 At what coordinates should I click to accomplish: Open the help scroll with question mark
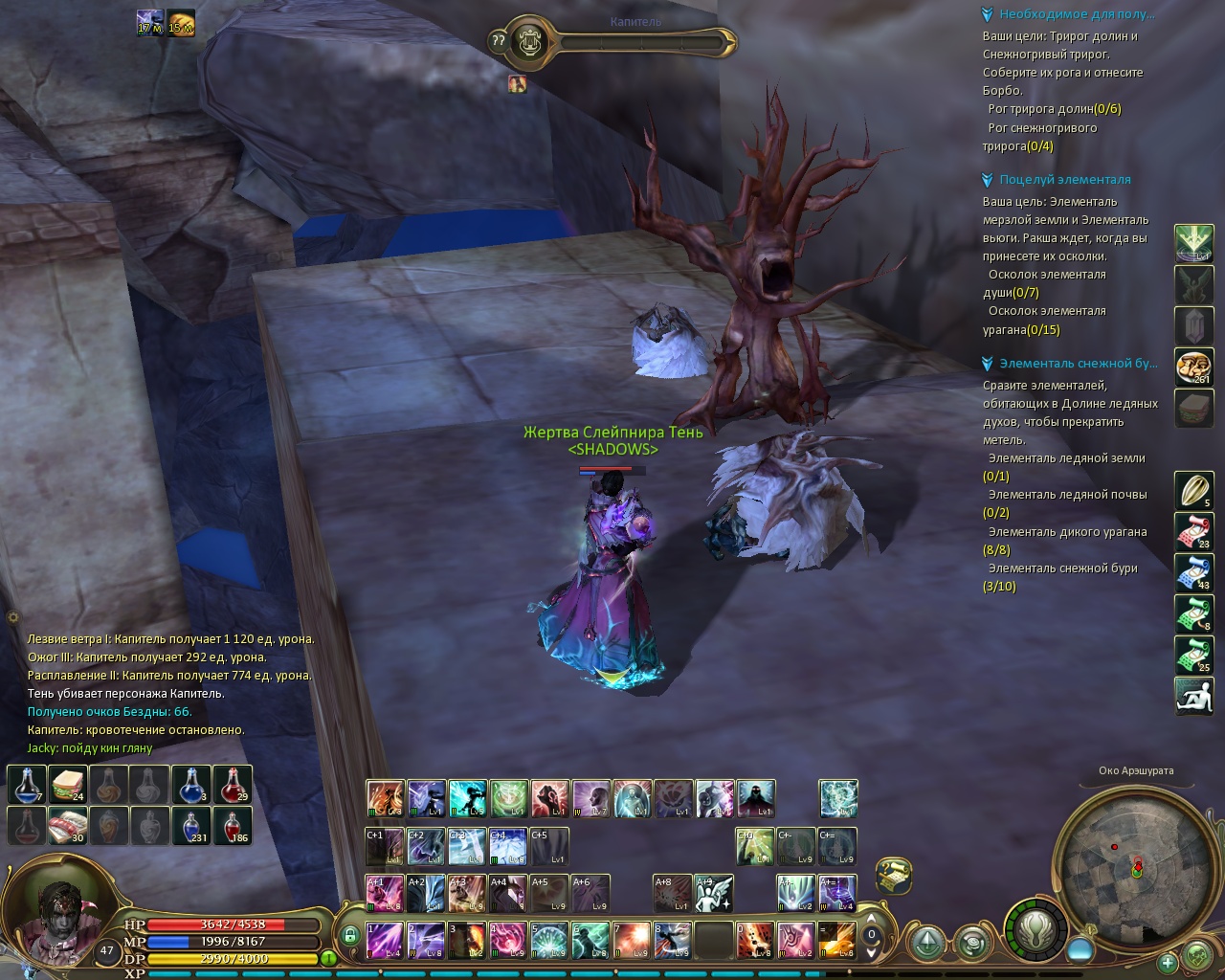click(498, 41)
